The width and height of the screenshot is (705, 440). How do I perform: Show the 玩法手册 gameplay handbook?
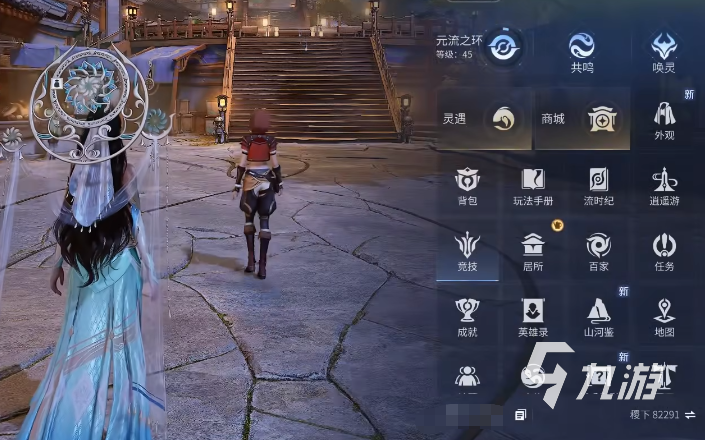click(x=532, y=186)
